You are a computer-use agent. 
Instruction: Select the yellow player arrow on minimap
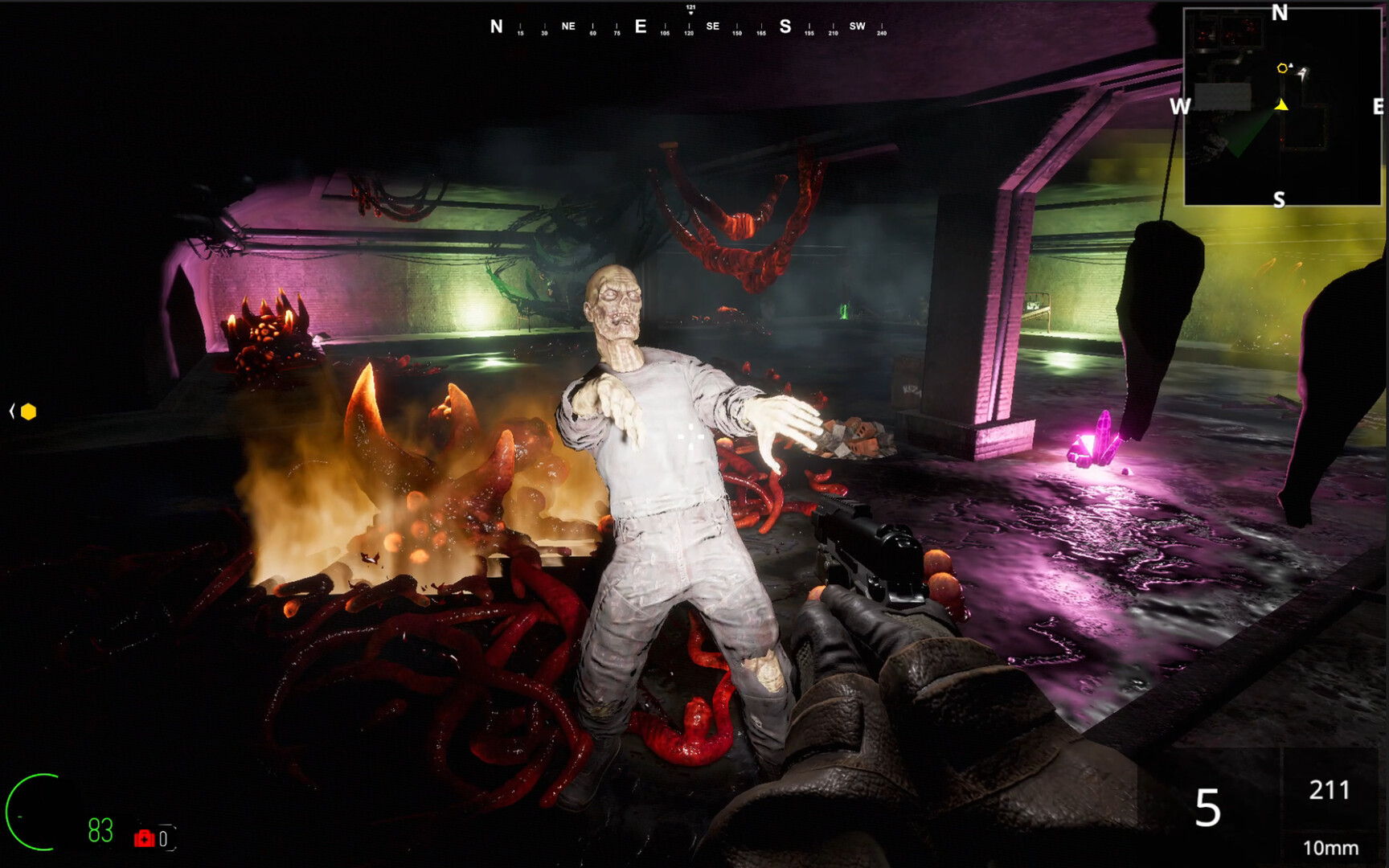pos(1281,104)
